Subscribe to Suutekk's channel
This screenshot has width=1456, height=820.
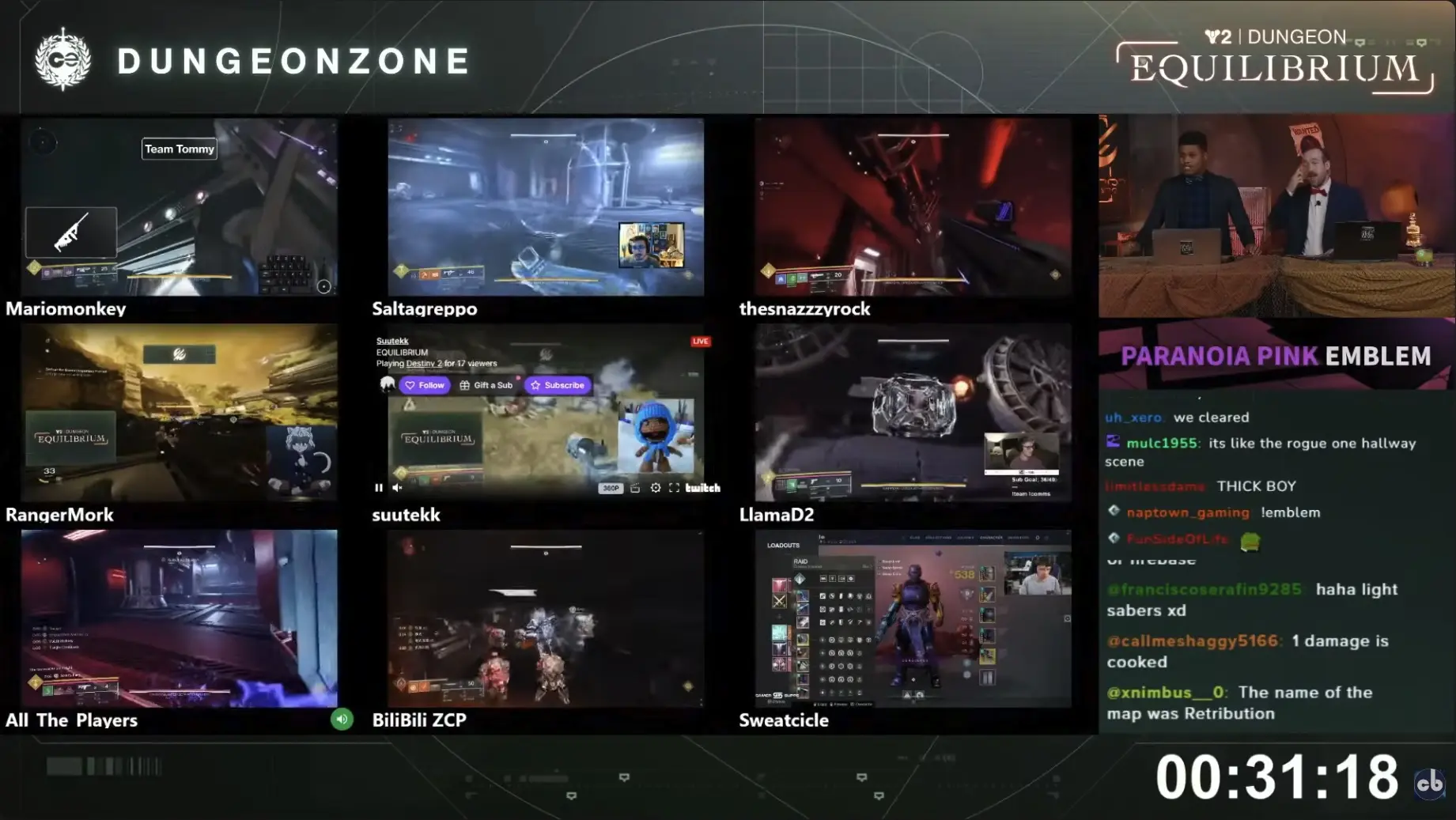[x=558, y=385]
